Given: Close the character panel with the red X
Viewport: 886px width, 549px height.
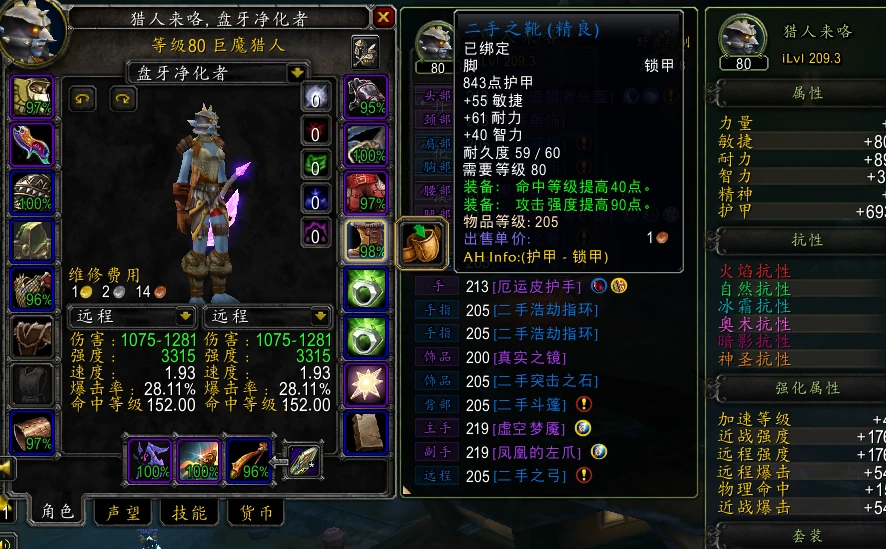Looking at the screenshot, I should pyautogui.click(x=383, y=17).
